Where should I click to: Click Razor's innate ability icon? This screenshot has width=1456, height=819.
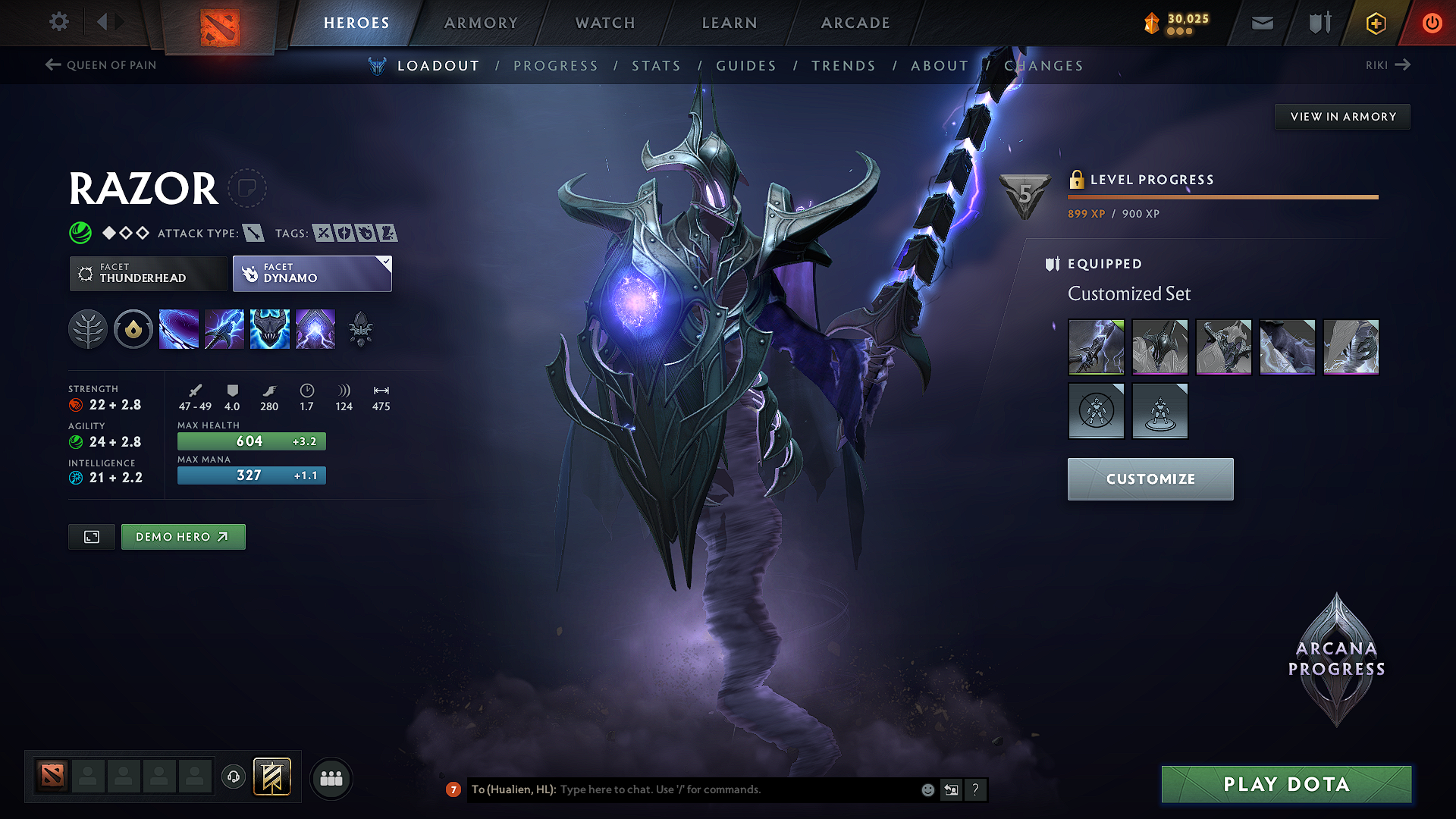click(133, 328)
